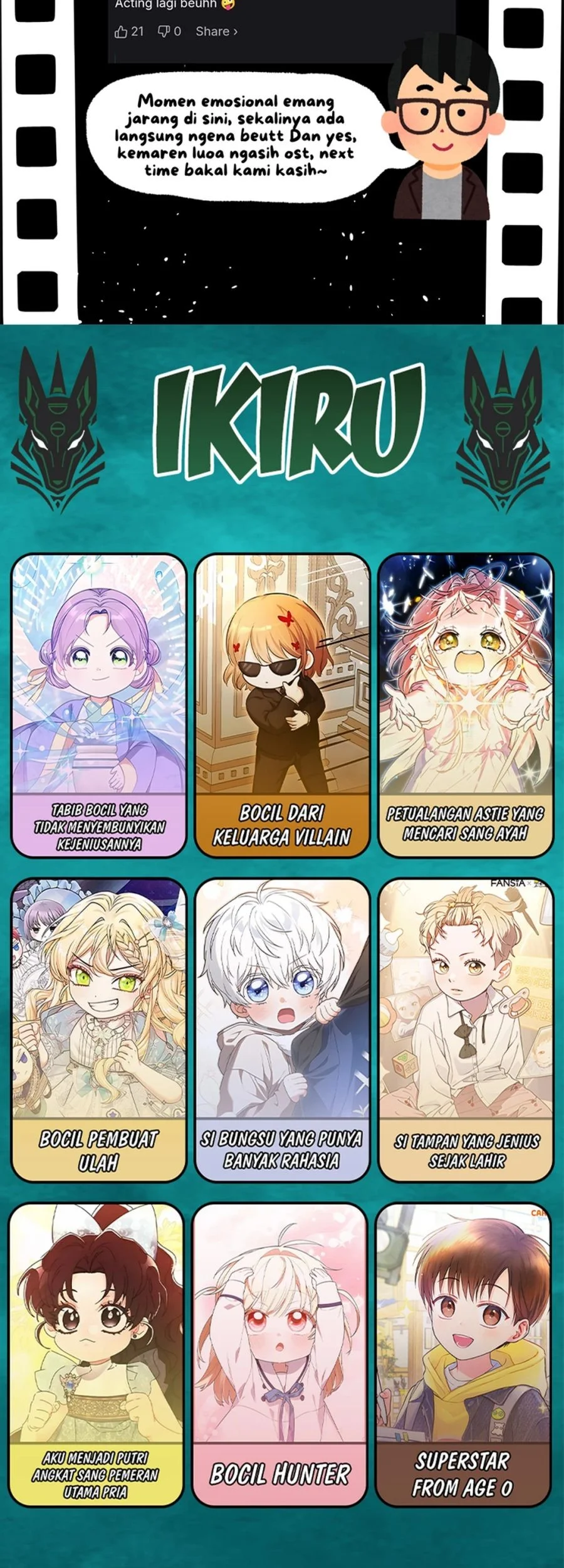Select the Bocil Dari Keluarga Villain card
564x1568 pixels.
282,706
